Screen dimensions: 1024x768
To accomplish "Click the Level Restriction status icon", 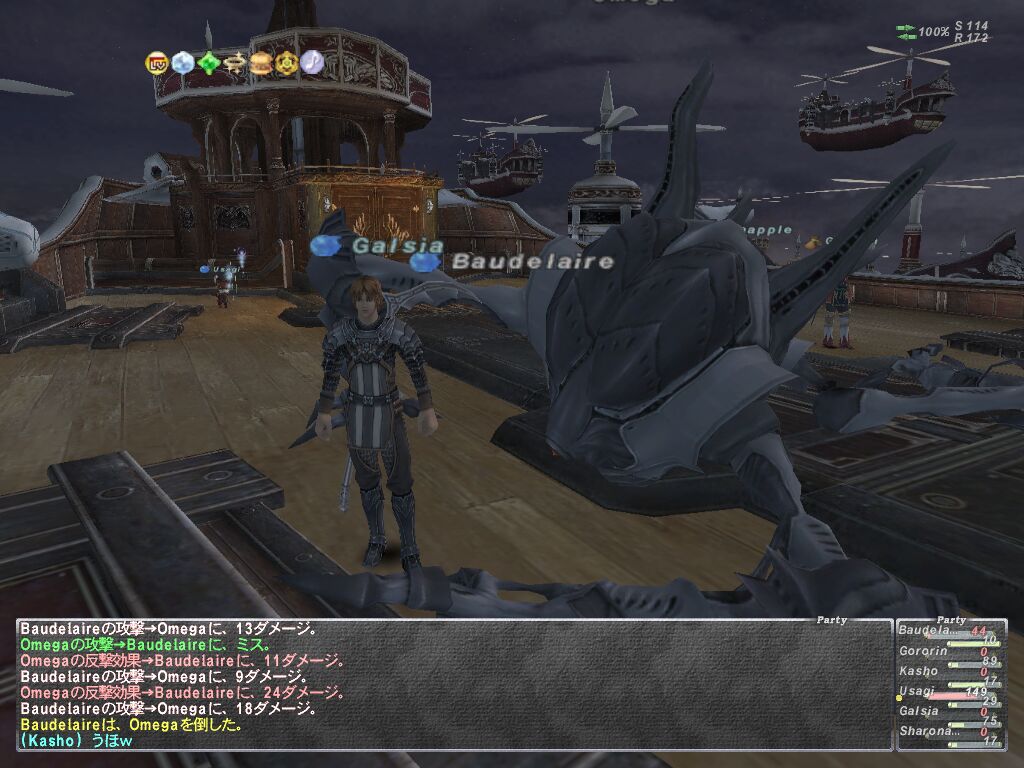I will 157,63.
